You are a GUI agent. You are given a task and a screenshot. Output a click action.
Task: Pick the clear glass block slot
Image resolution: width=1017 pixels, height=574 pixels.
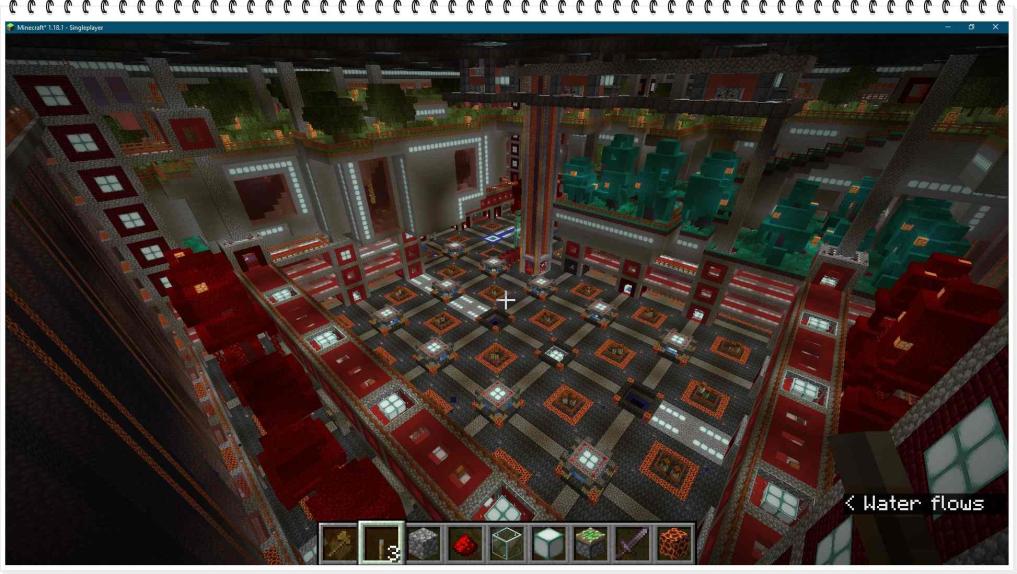tap(507, 543)
